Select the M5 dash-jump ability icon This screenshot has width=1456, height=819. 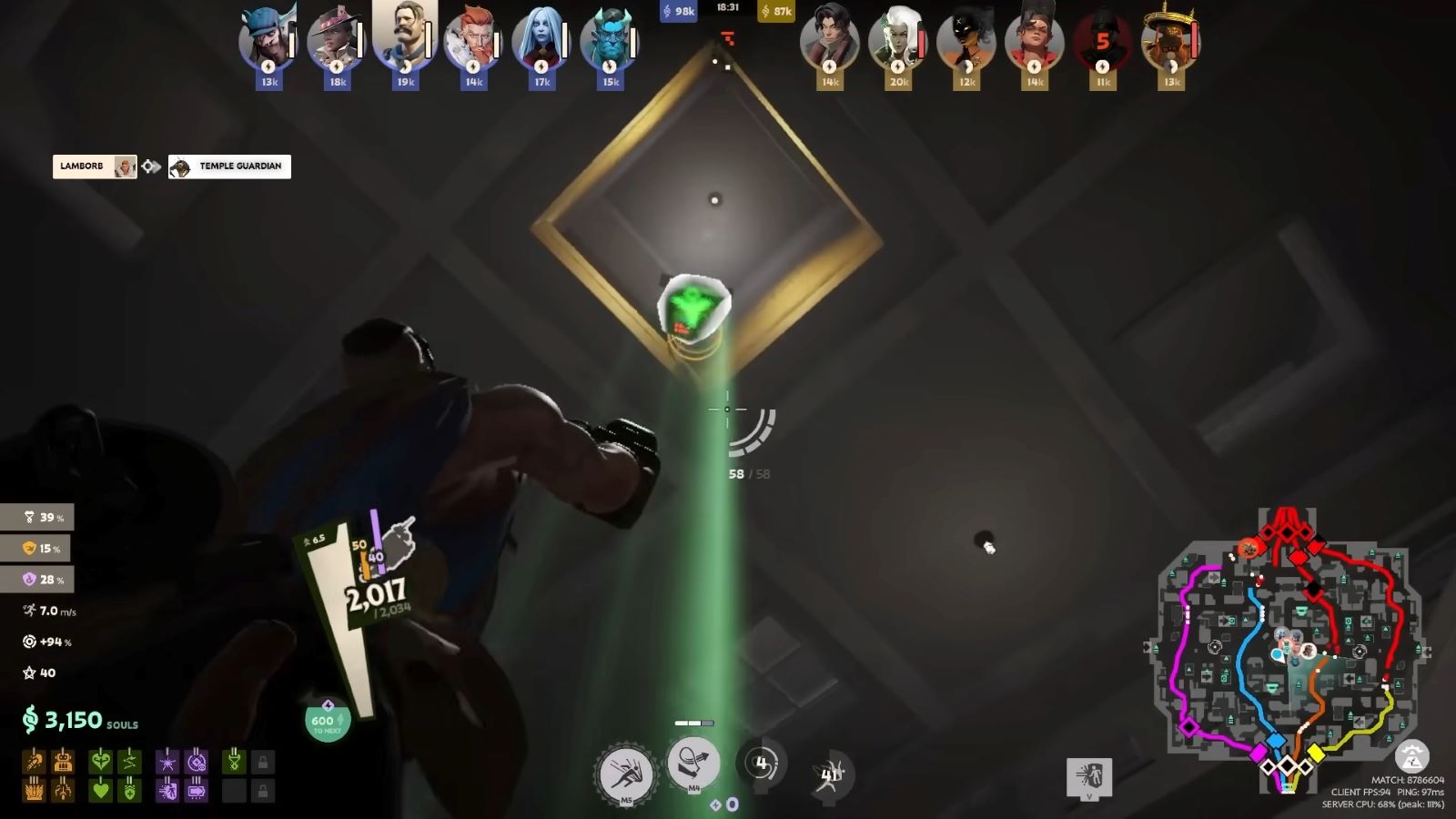coord(626,769)
